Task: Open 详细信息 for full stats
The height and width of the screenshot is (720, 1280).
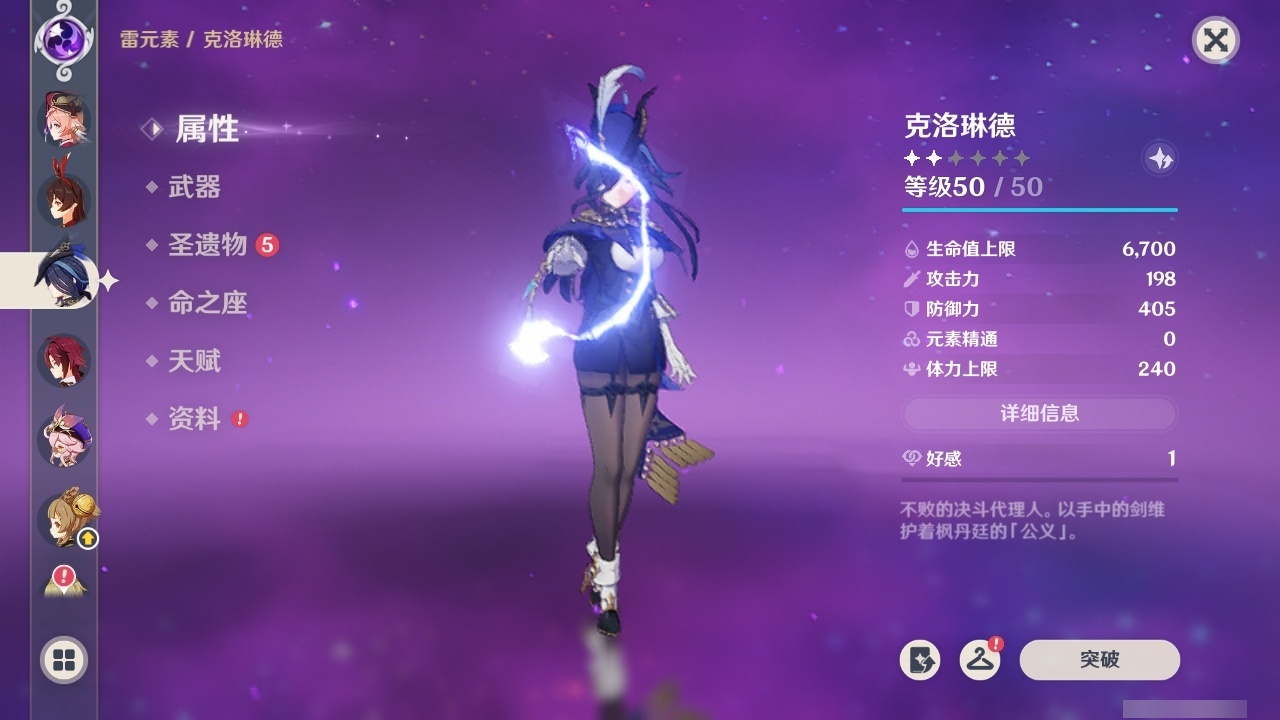Action: 1040,414
